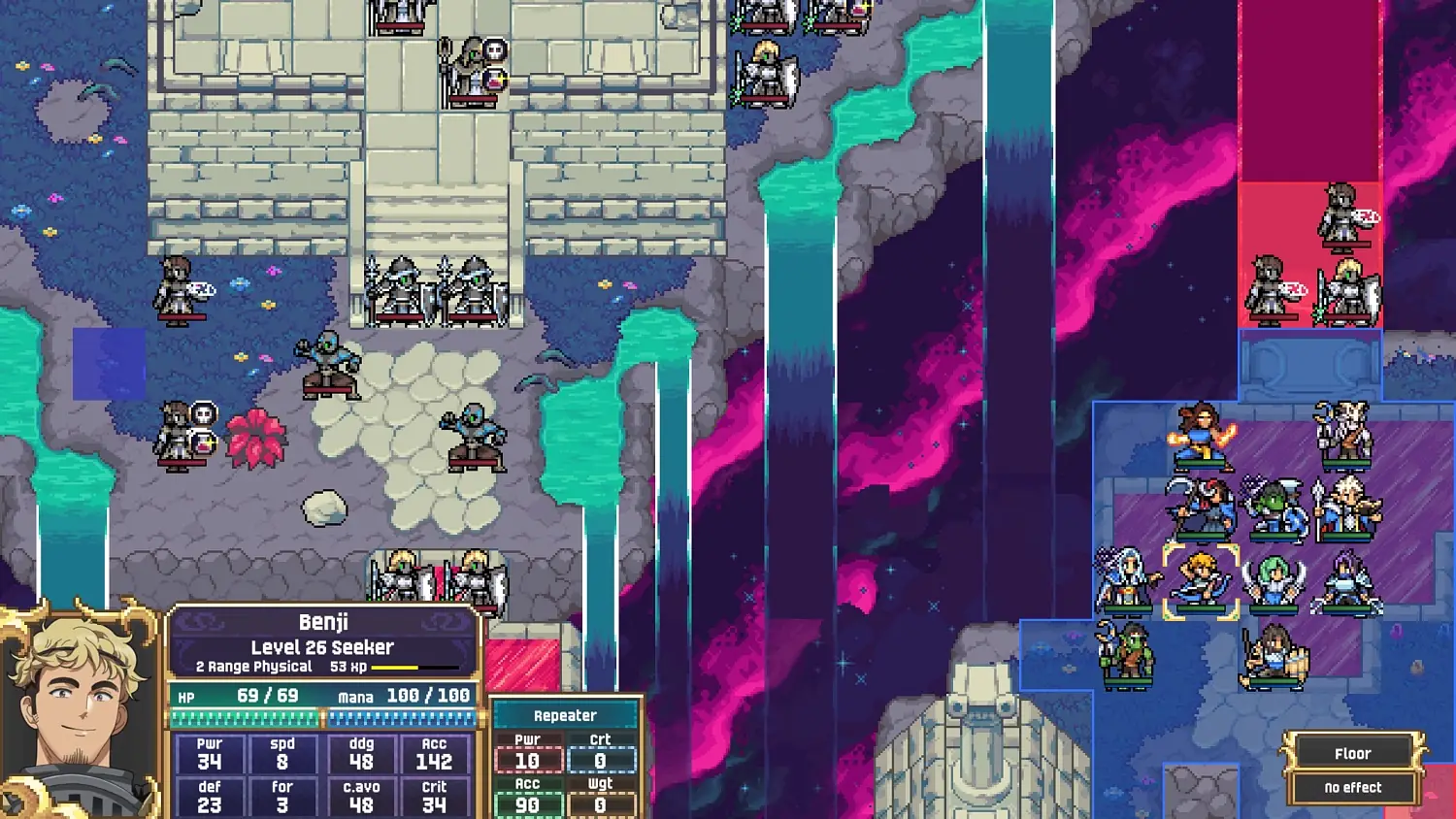Open the Repeater weapon panel
The width and height of the screenshot is (1456, 819).
click(x=566, y=715)
